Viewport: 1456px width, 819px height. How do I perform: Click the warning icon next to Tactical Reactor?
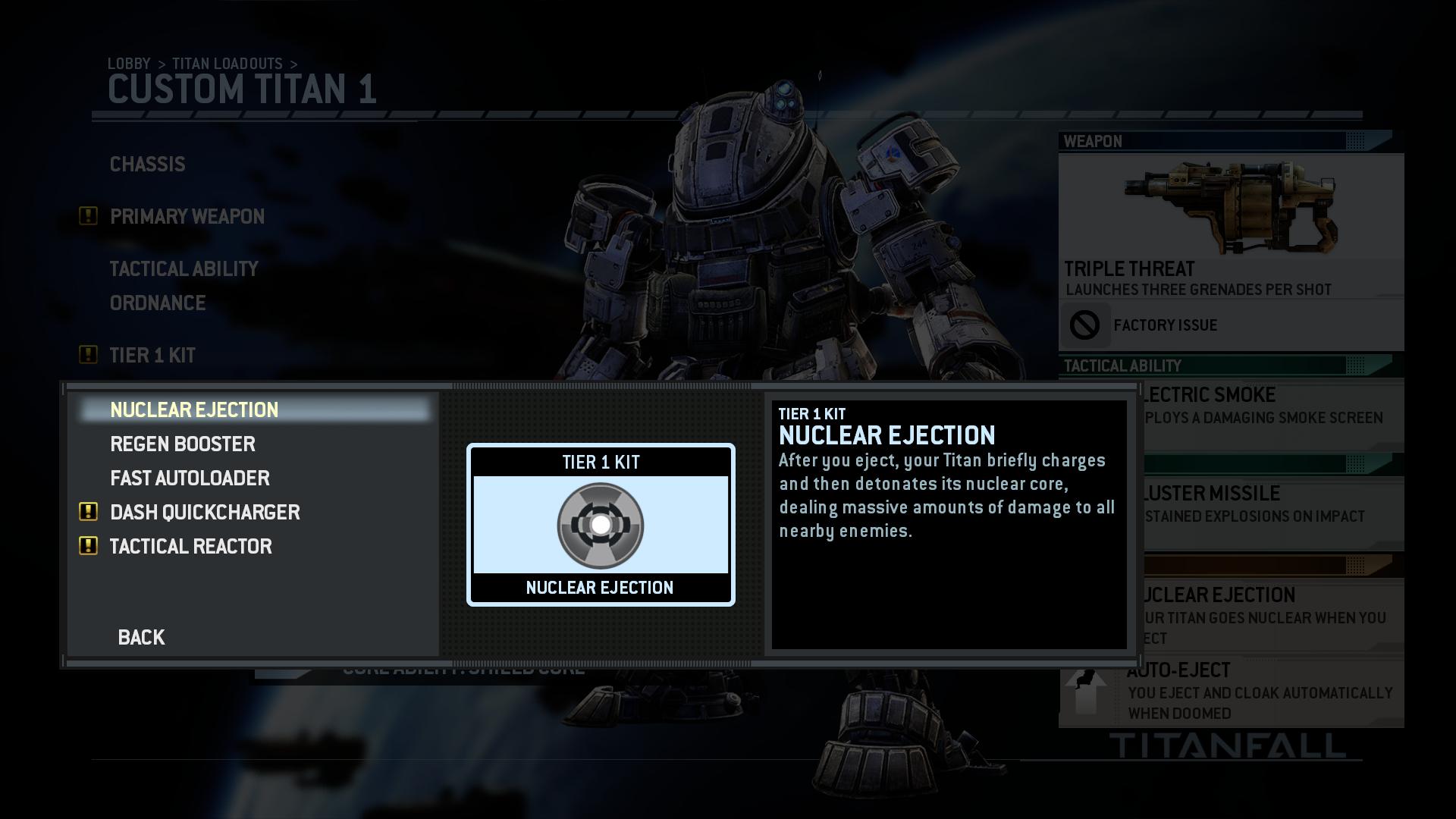pos(87,546)
